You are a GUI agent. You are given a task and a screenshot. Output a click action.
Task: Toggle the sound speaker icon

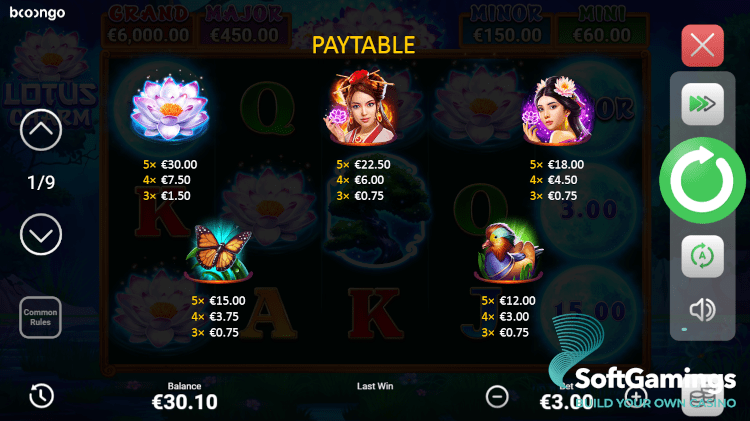(x=702, y=310)
